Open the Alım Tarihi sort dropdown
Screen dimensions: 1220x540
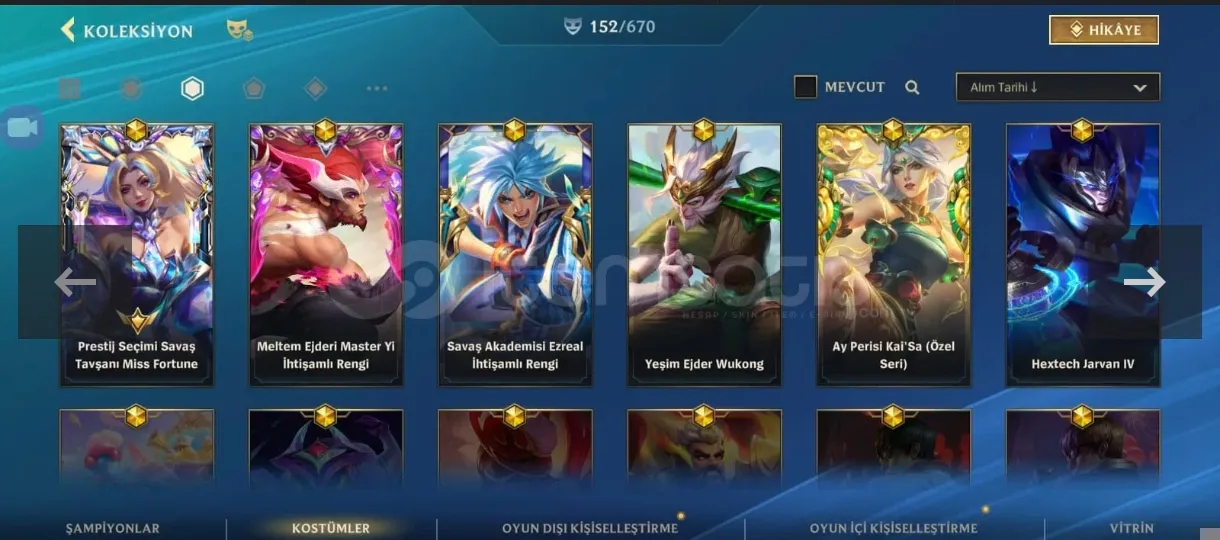(1057, 87)
